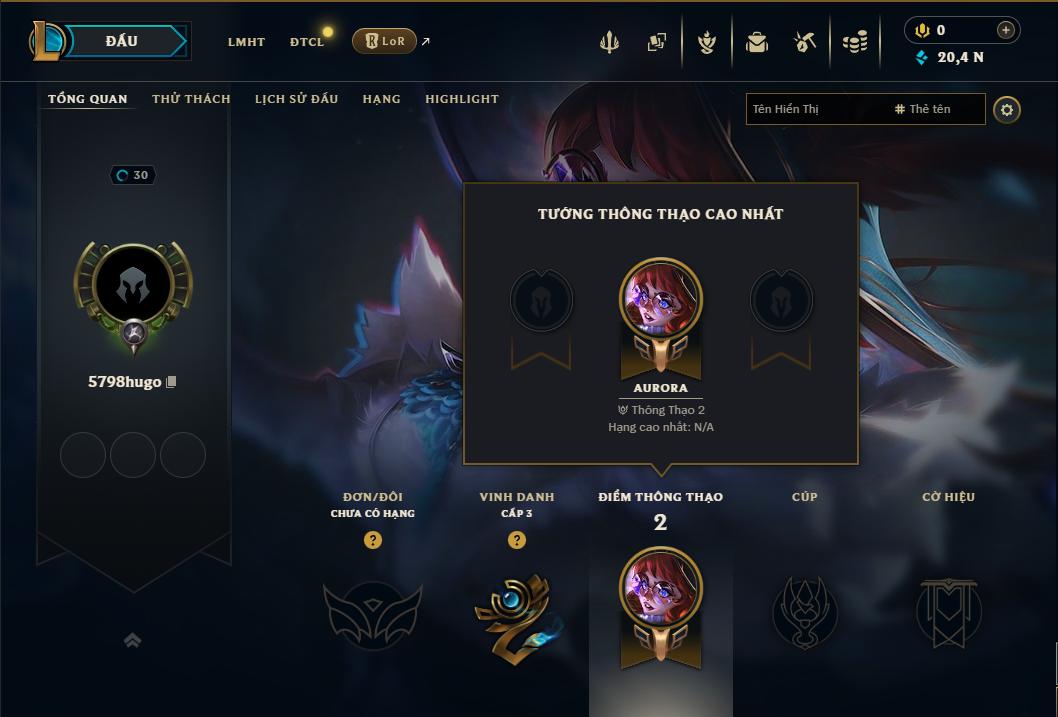Image resolution: width=1058 pixels, height=717 pixels.
Task: Open the LỊCH SỬ ĐẤU tab
Action: pyautogui.click(x=296, y=99)
